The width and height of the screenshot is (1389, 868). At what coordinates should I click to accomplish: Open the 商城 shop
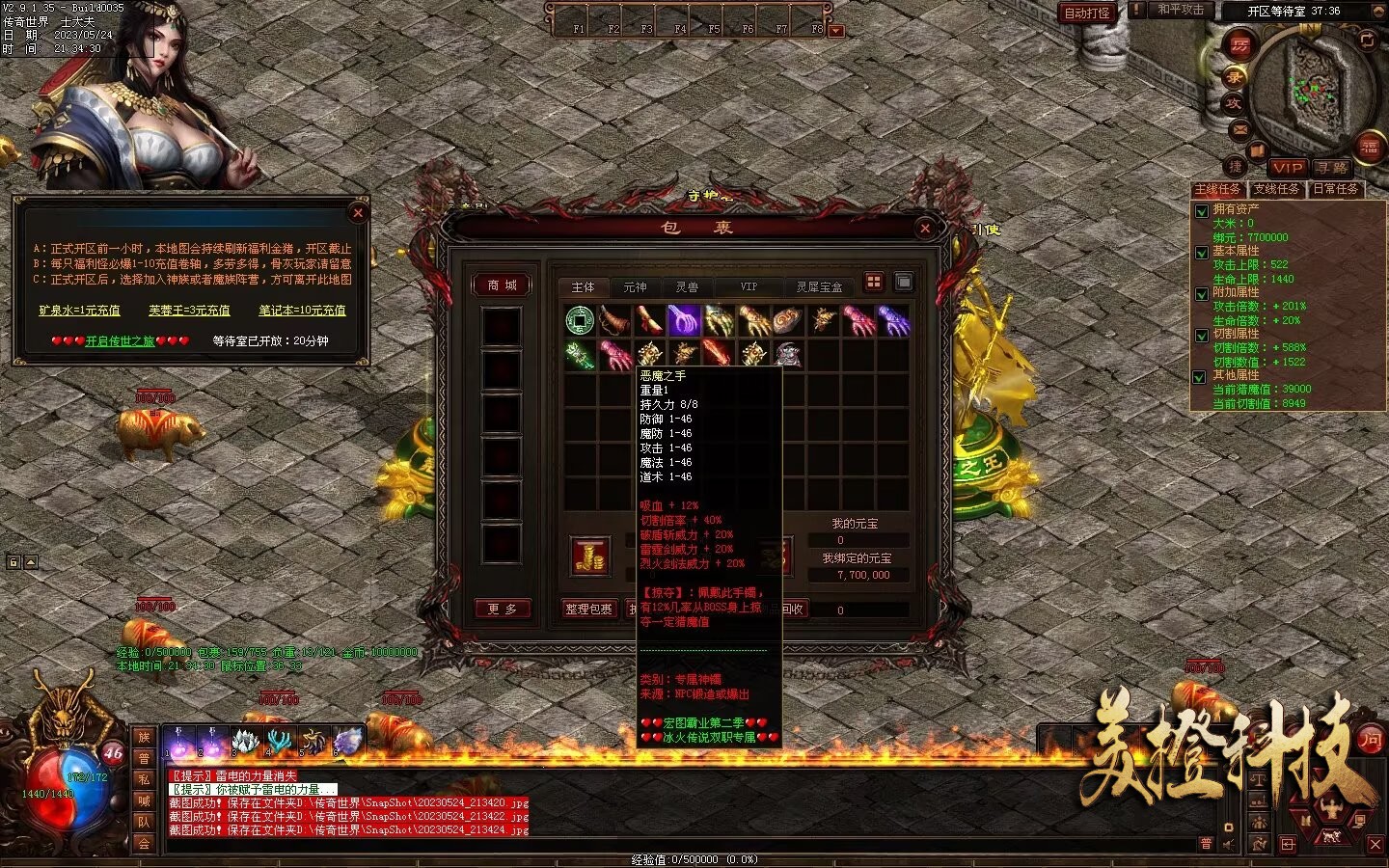click(502, 285)
